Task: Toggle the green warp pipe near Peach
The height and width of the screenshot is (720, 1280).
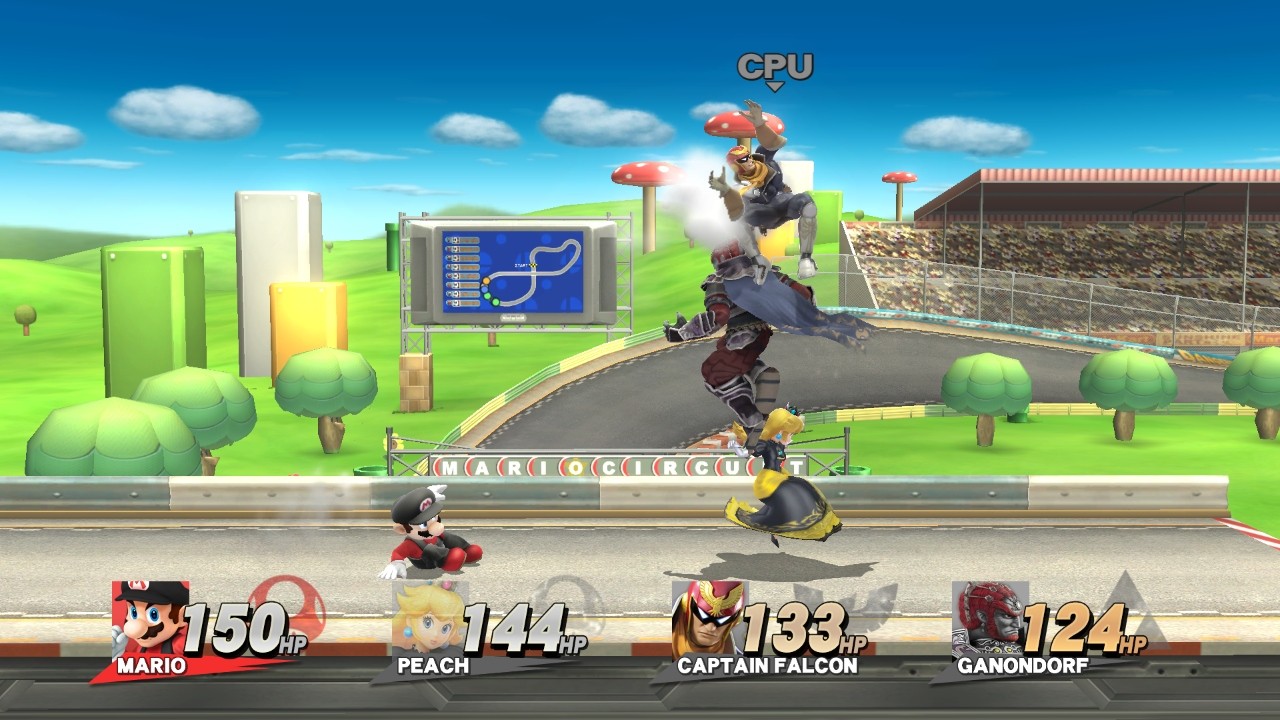Action: (850, 470)
